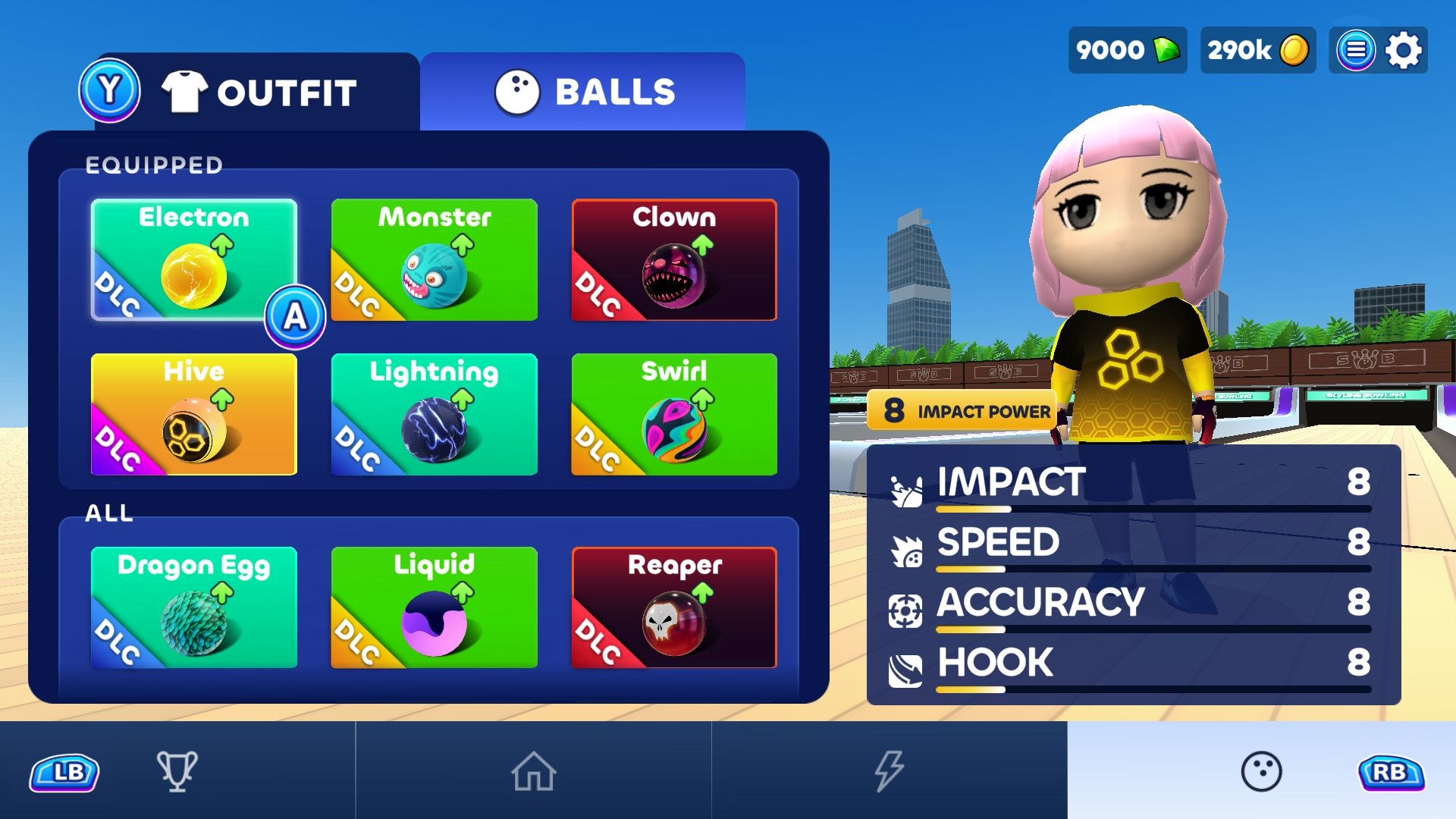Open the gold coin balance

click(1257, 50)
